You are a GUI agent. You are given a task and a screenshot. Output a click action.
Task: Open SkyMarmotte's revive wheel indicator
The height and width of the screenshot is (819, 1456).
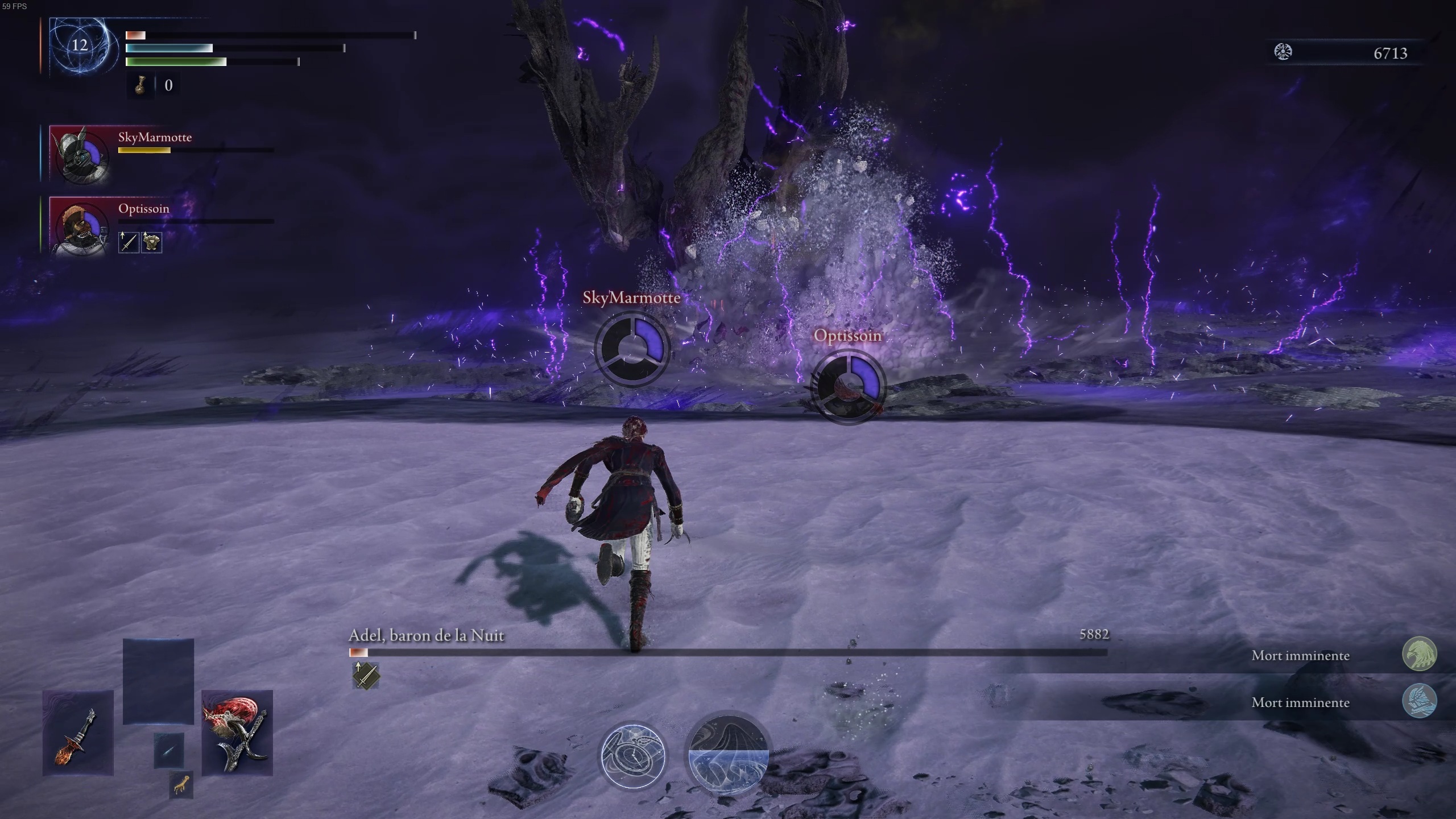click(631, 351)
